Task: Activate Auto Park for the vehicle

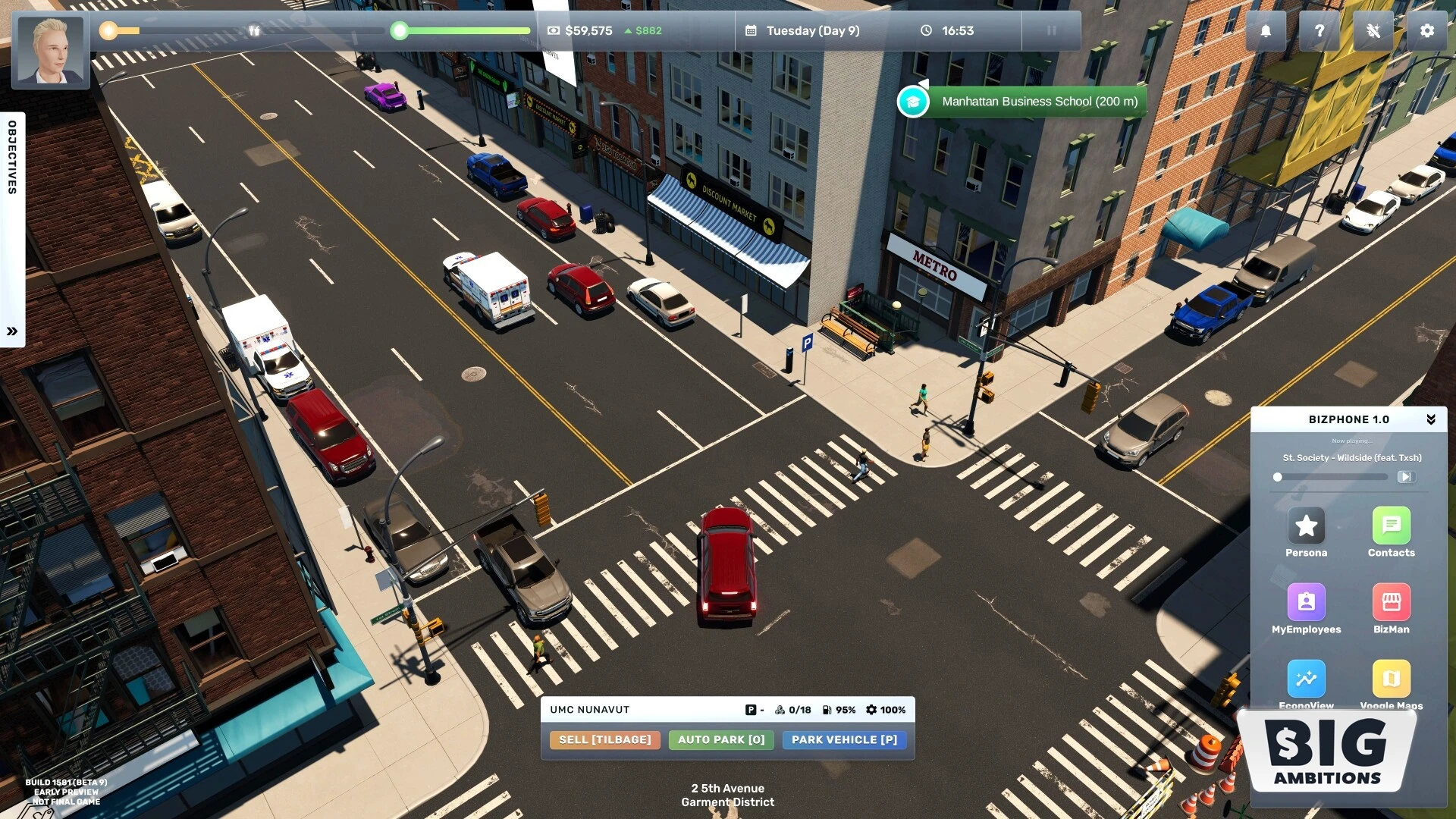Action: 721,739
